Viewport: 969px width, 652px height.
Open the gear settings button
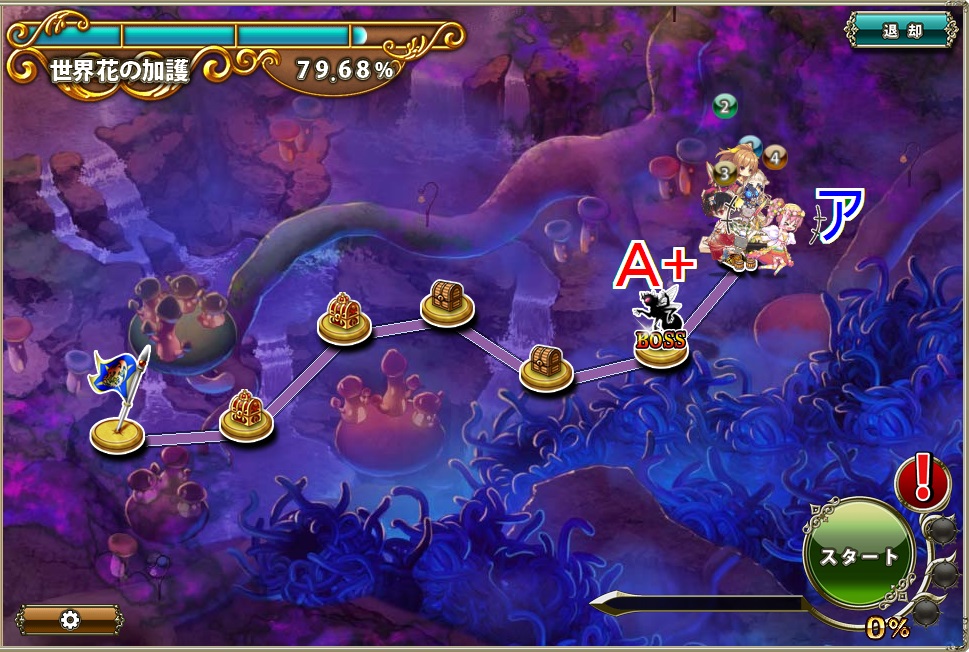(x=70, y=619)
